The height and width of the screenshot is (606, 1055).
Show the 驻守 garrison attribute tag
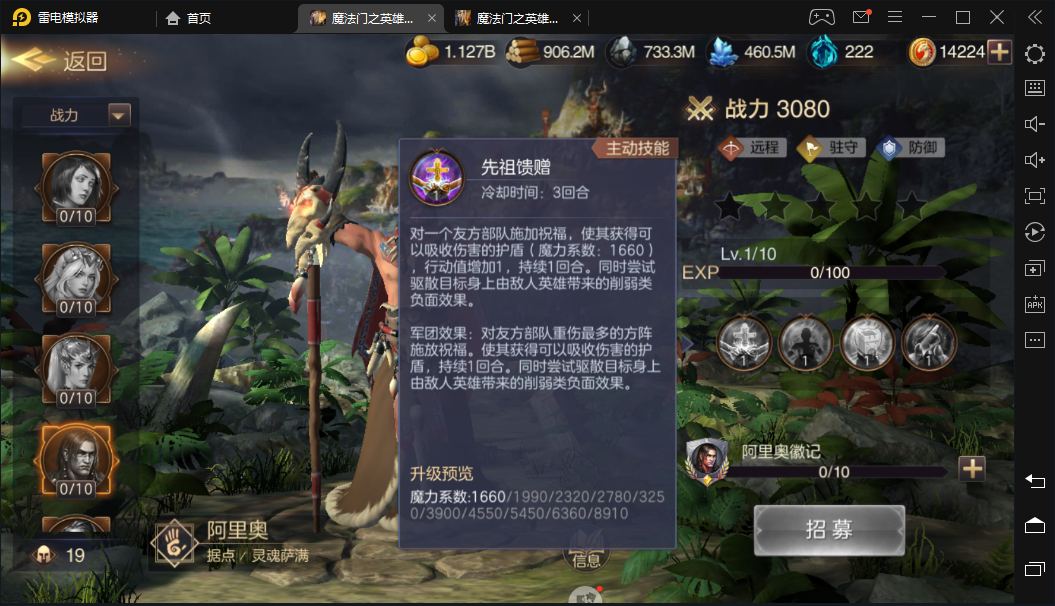click(830, 148)
